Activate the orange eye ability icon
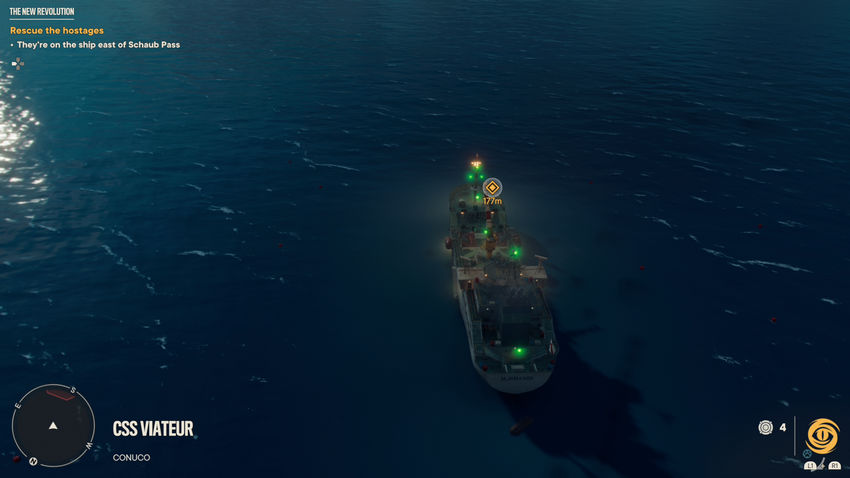 [823, 436]
